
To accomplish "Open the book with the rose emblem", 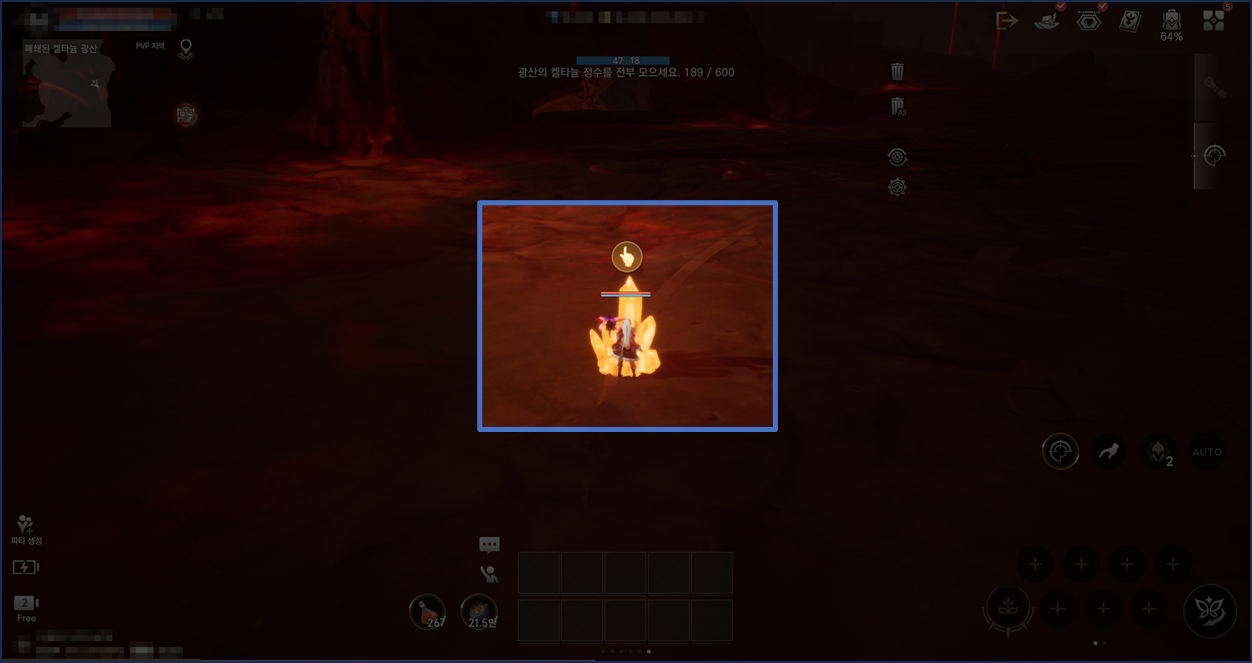I will (x=1130, y=21).
